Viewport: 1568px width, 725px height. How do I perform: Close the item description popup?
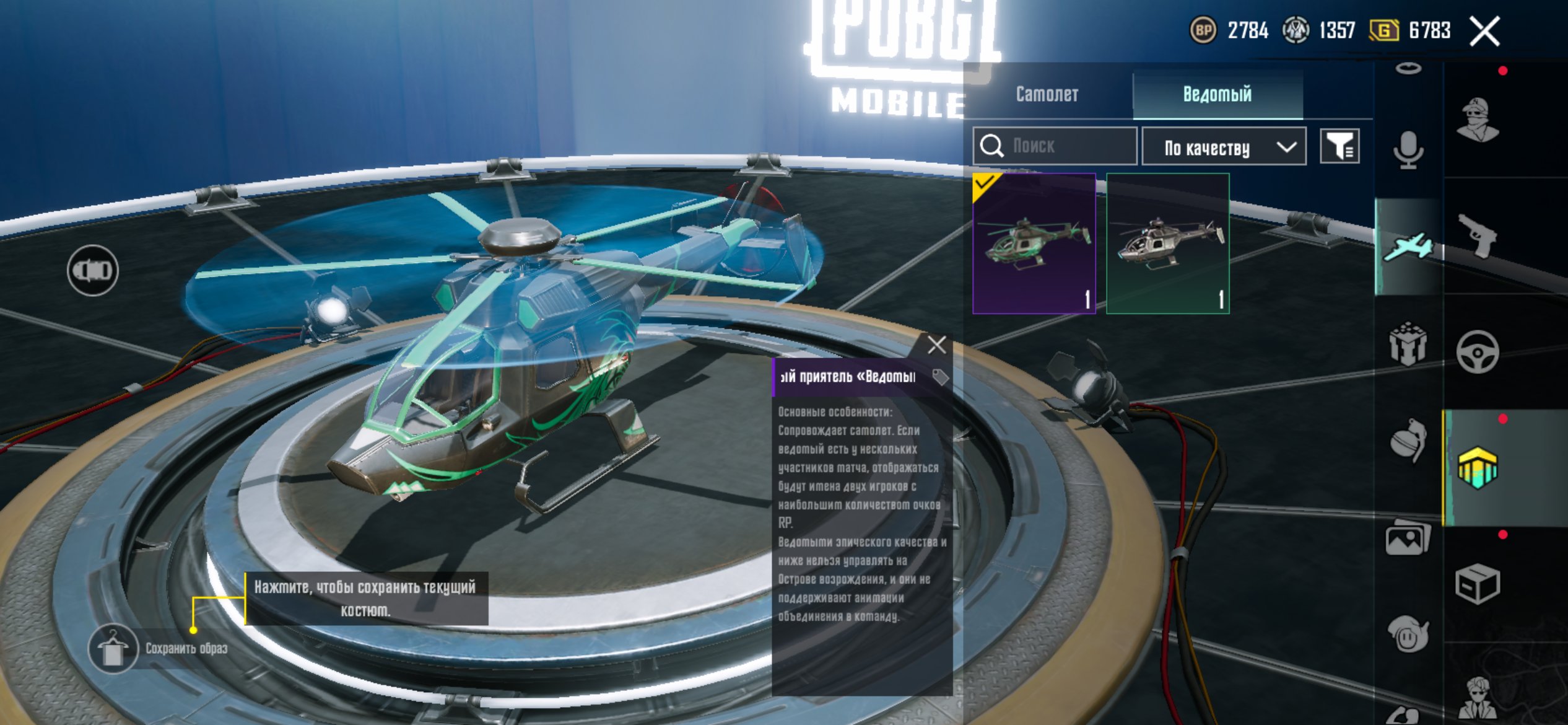(936, 345)
